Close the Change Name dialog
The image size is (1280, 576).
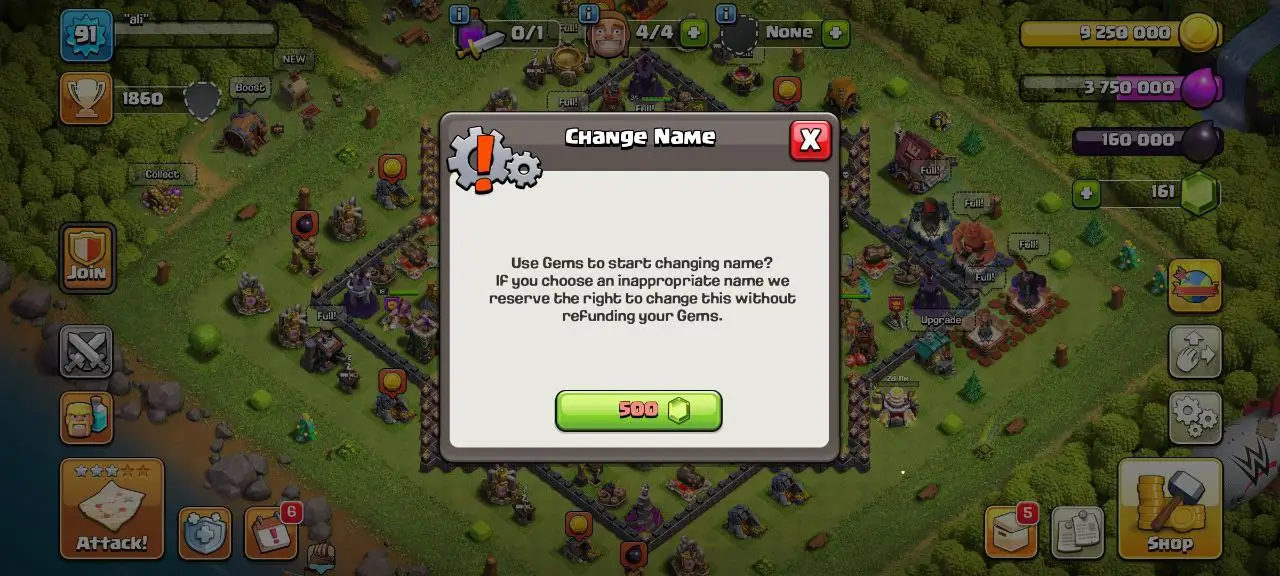(810, 141)
